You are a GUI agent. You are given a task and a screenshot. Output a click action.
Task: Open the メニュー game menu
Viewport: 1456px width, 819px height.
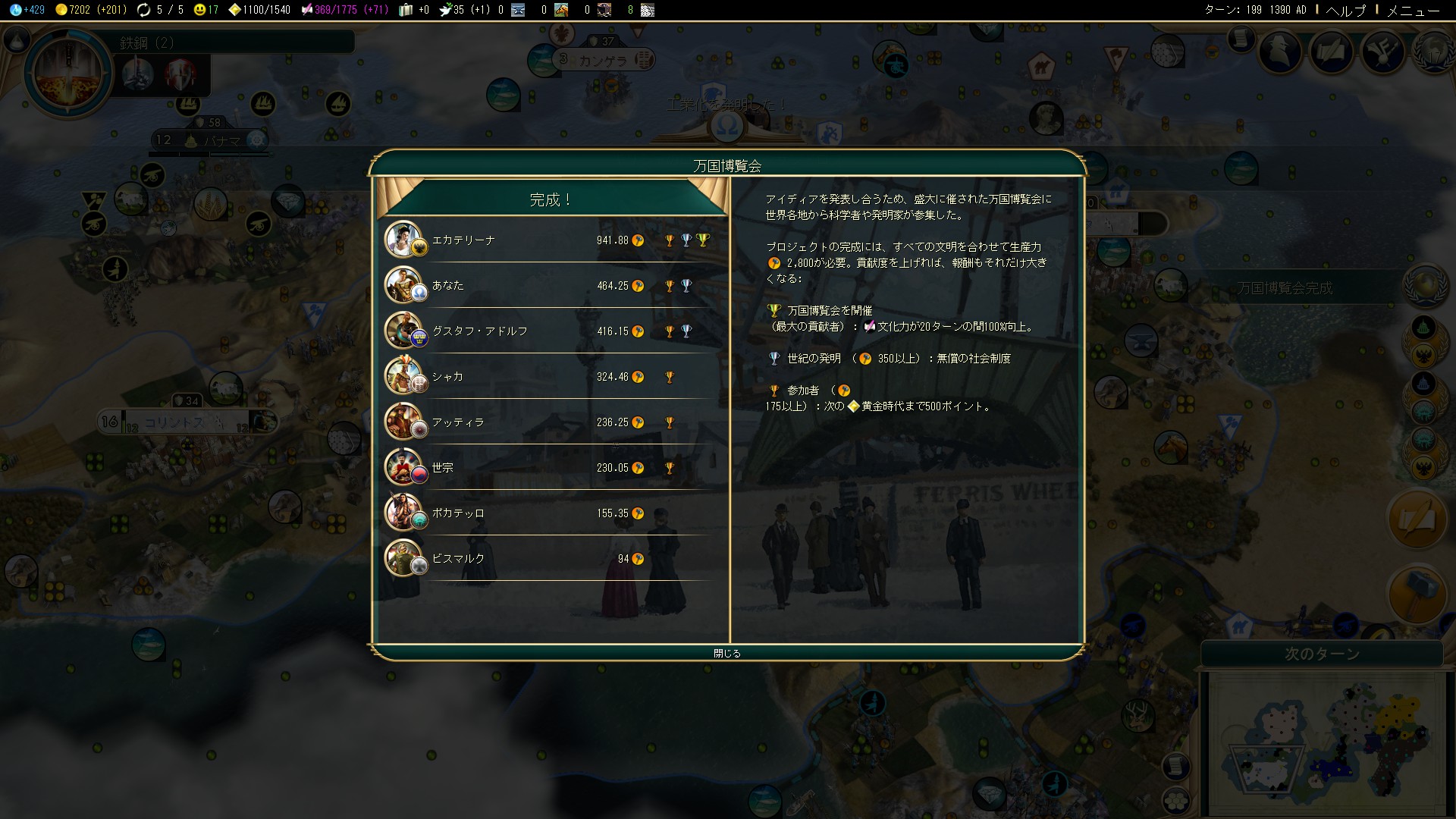click(1413, 10)
